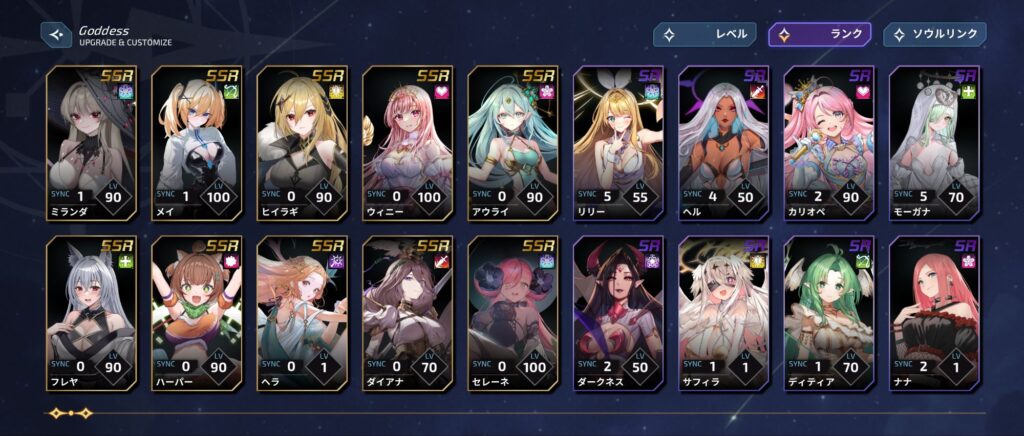This screenshot has width=1024, height=436.
Task: Sort goddesses by レベル
Action: pos(704,34)
